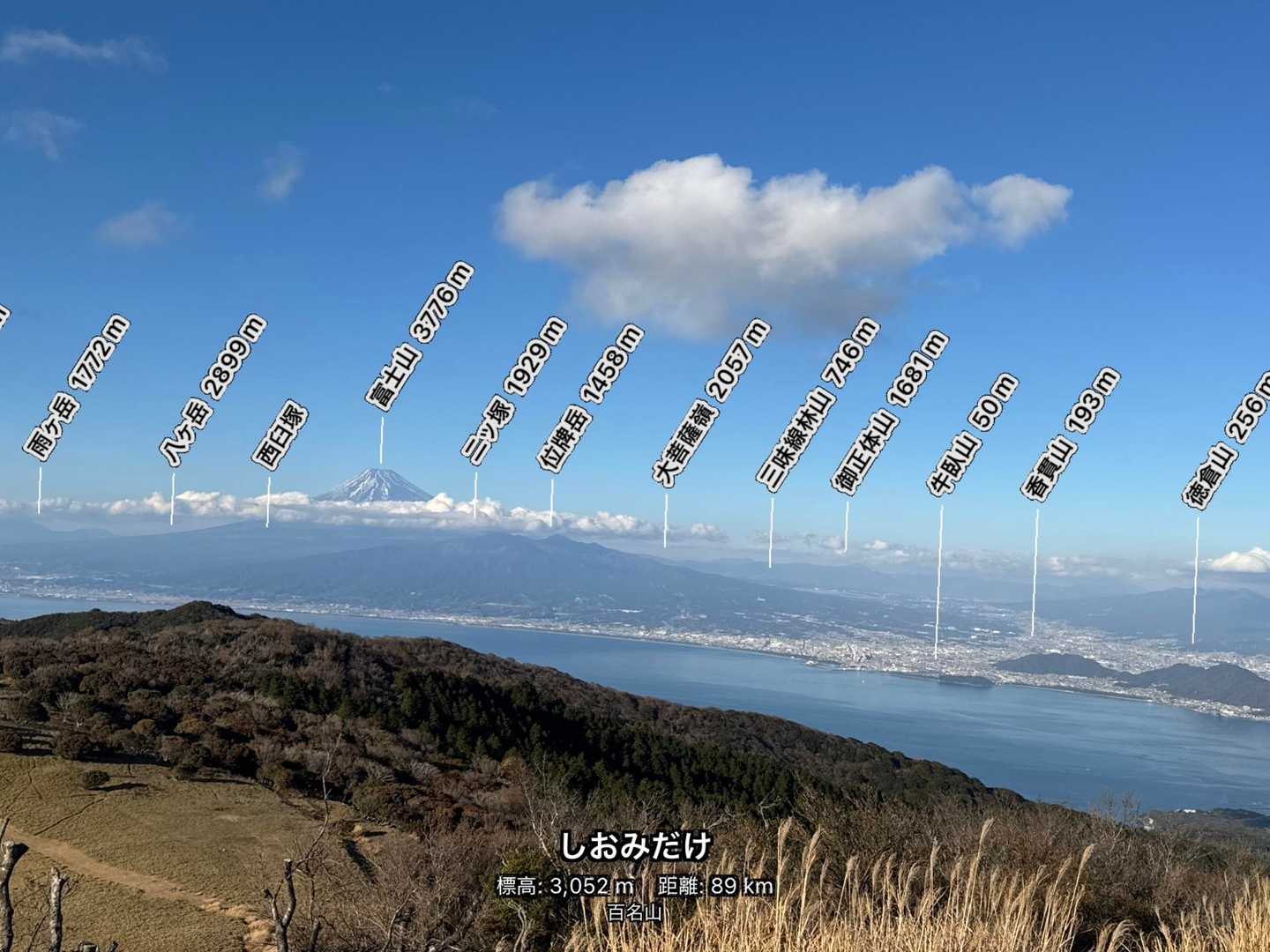1270x952 pixels.
Task: Choose the 八ヶ岳 2899m label
Action: pyautogui.click(x=213, y=389)
